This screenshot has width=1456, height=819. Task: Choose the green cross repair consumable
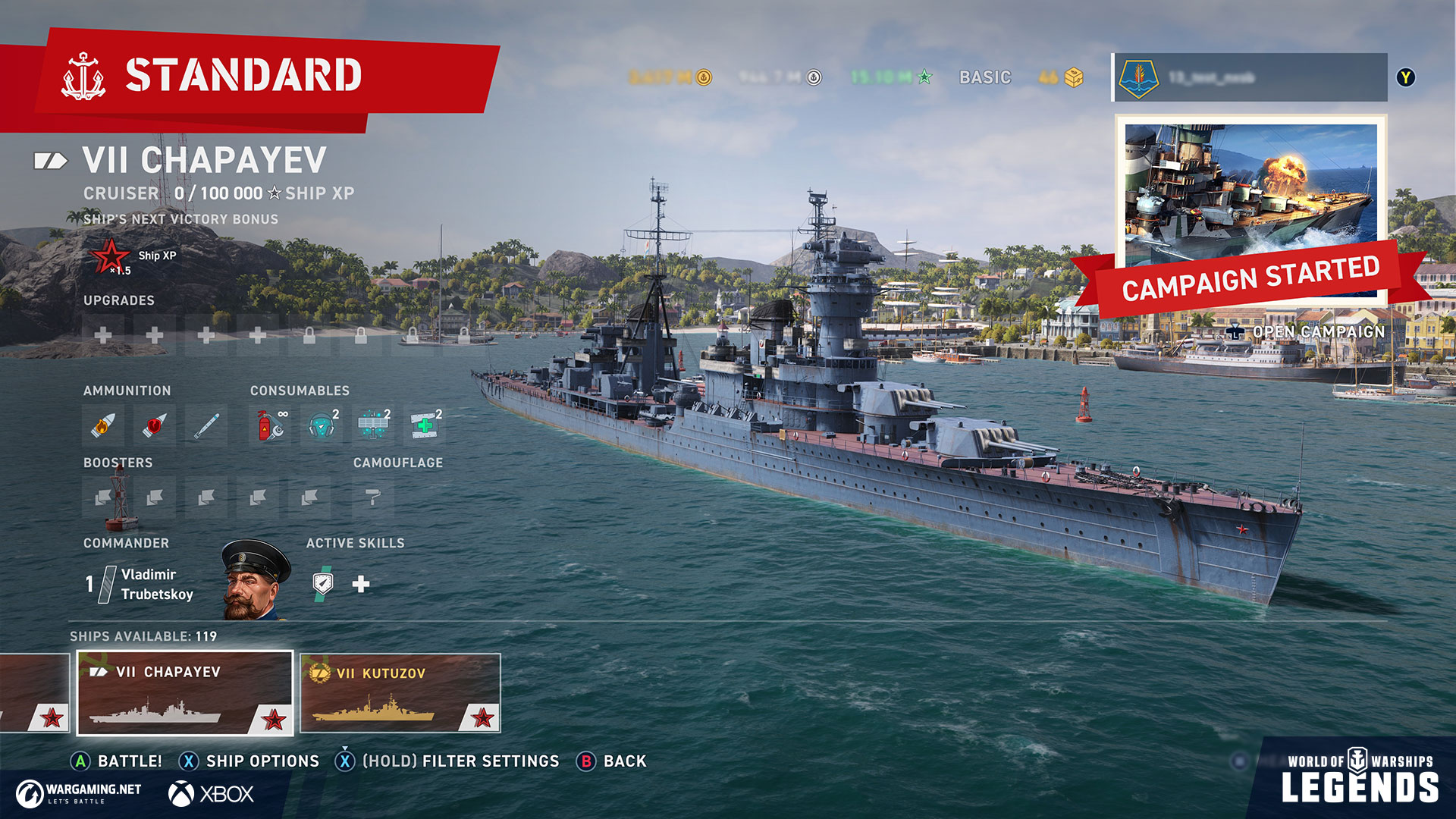coord(425,425)
